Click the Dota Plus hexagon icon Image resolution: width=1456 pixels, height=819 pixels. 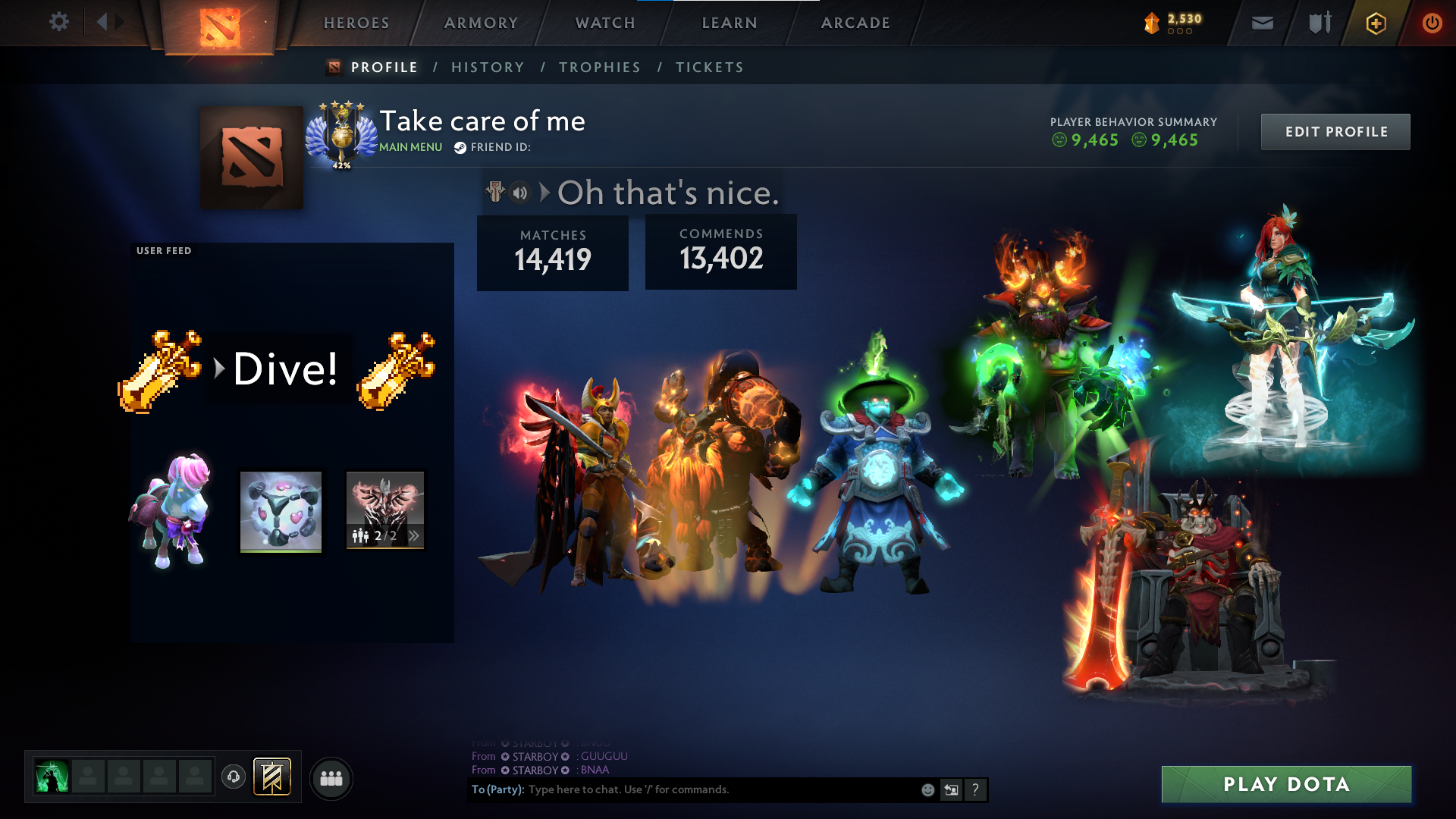(x=1375, y=23)
